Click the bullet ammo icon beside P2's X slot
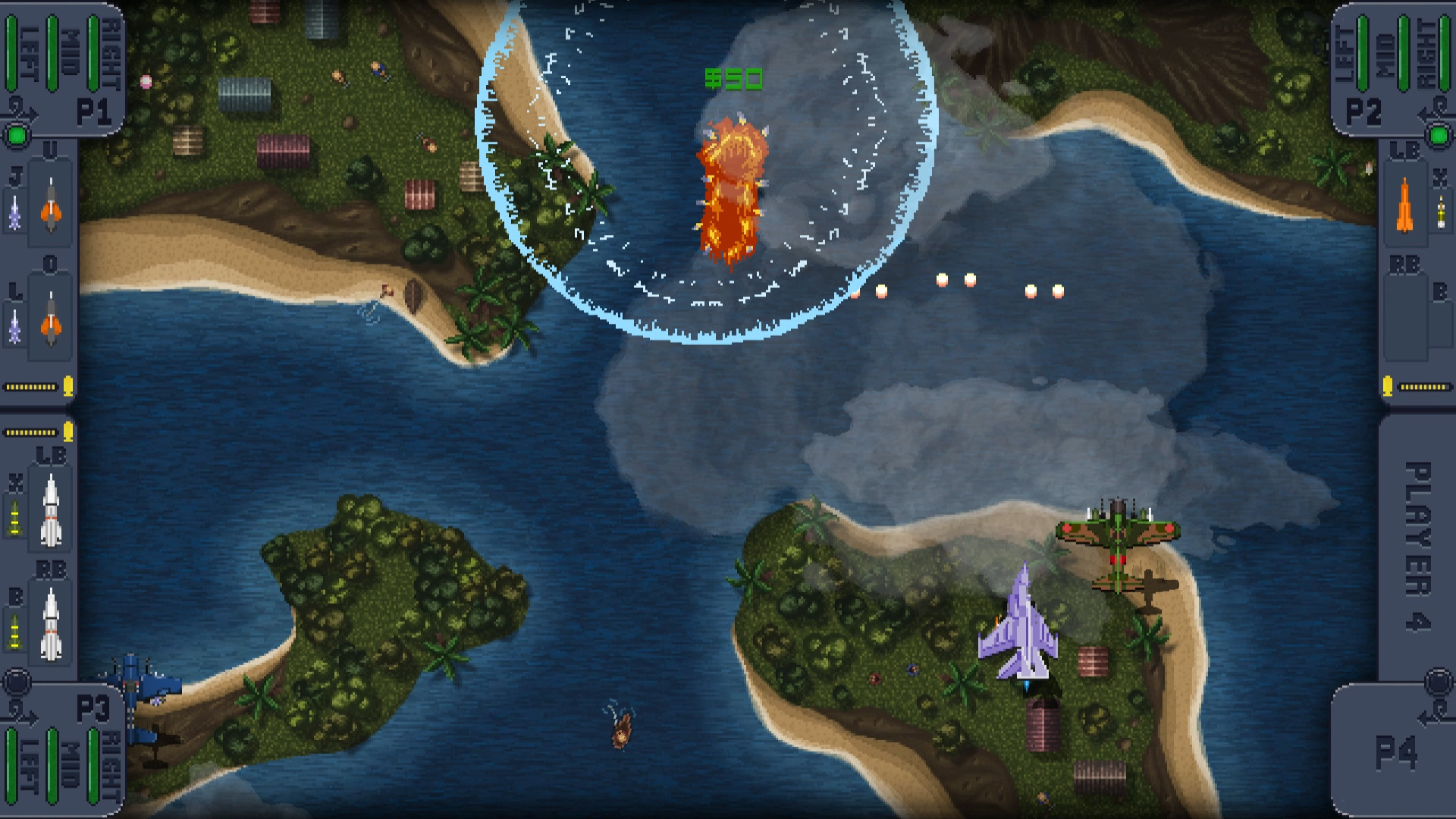The image size is (1456, 819). click(1440, 211)
